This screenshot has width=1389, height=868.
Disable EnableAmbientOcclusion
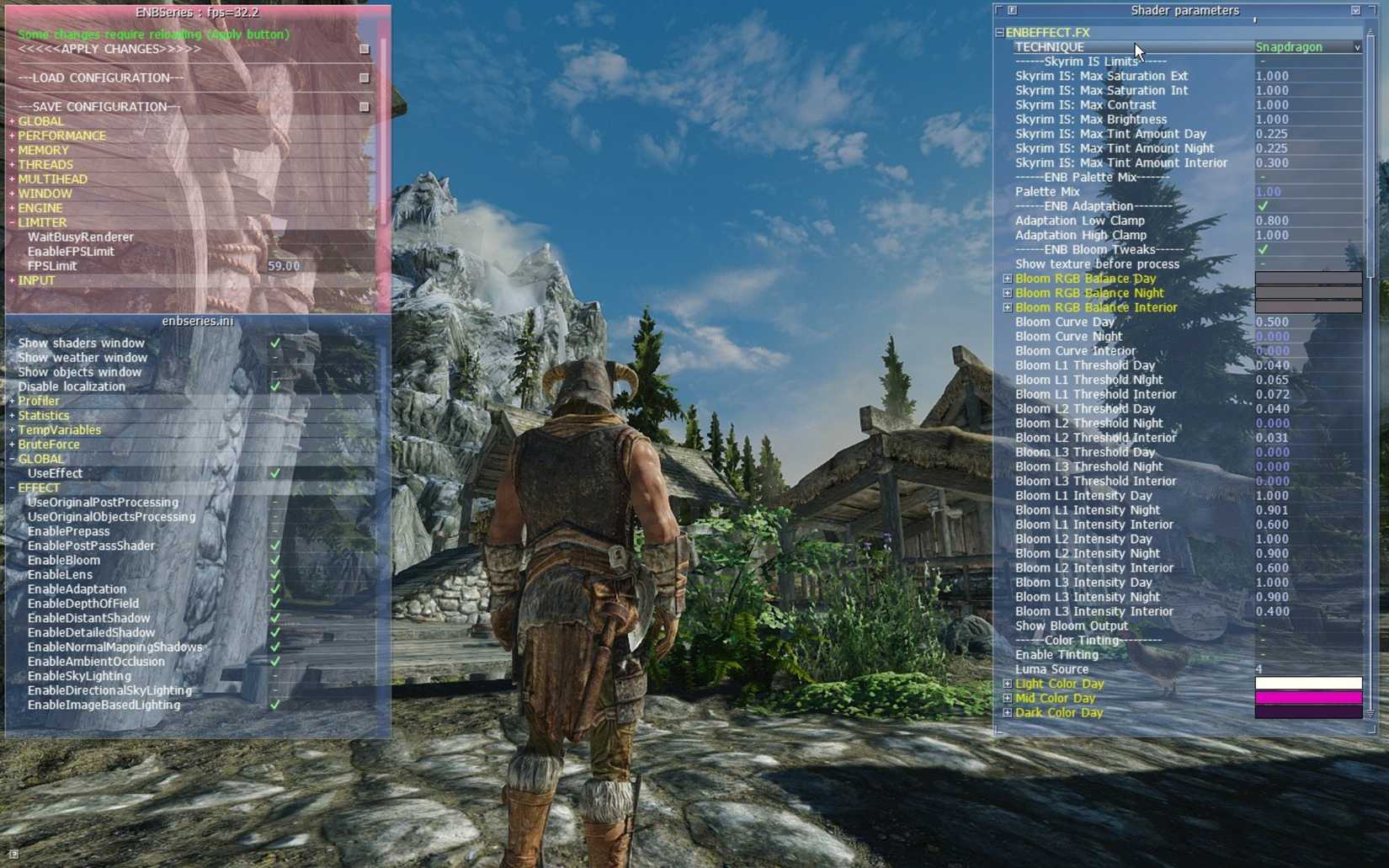pos(274,662)
